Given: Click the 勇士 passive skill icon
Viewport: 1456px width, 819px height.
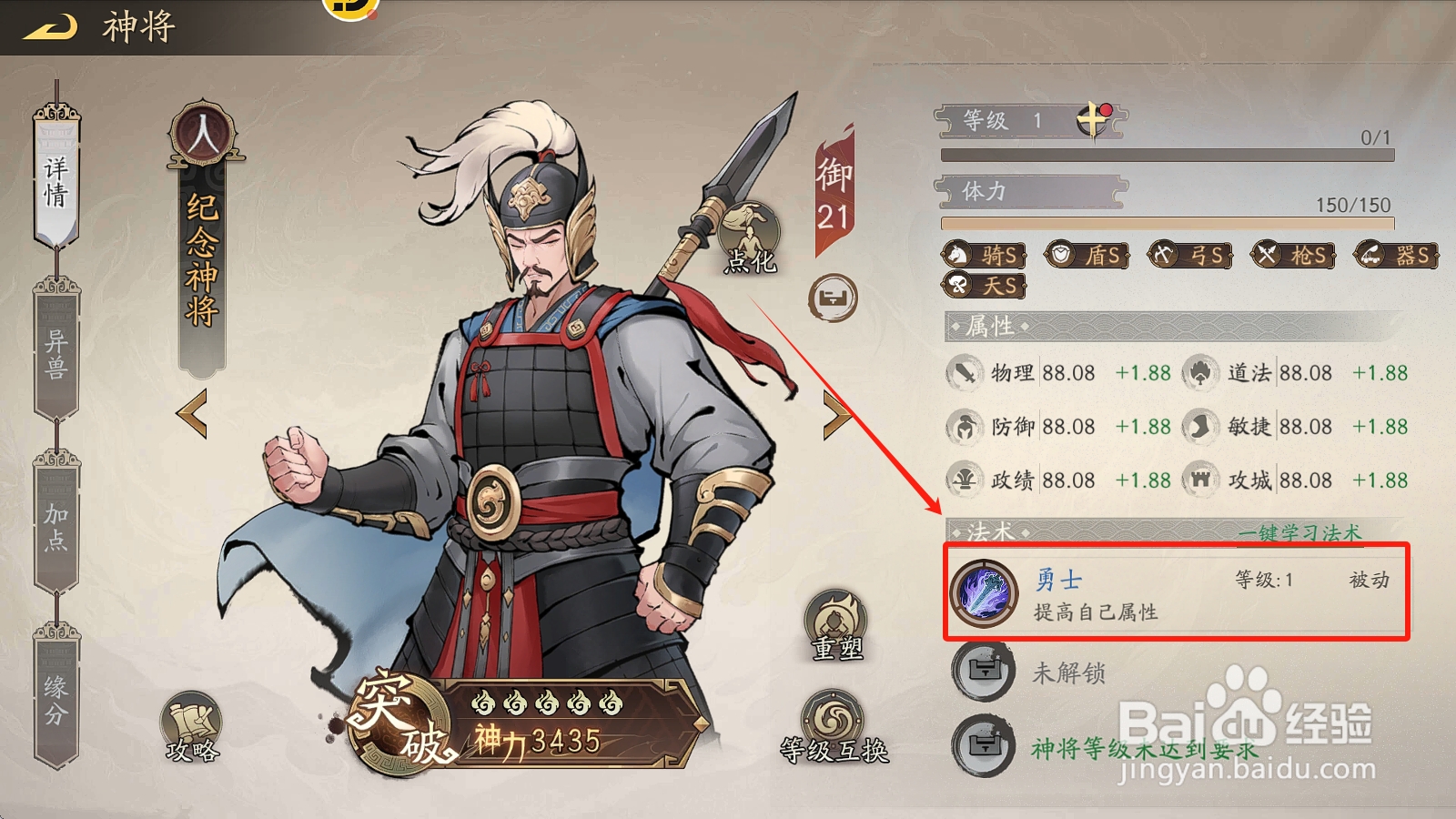Looking at the screenshot, I should click(985, 593).
